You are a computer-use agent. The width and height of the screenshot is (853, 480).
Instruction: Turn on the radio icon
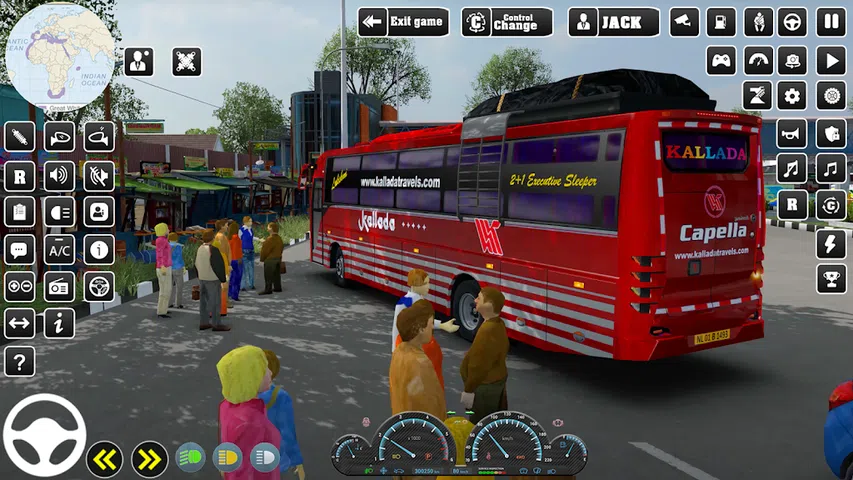(59, 287)
